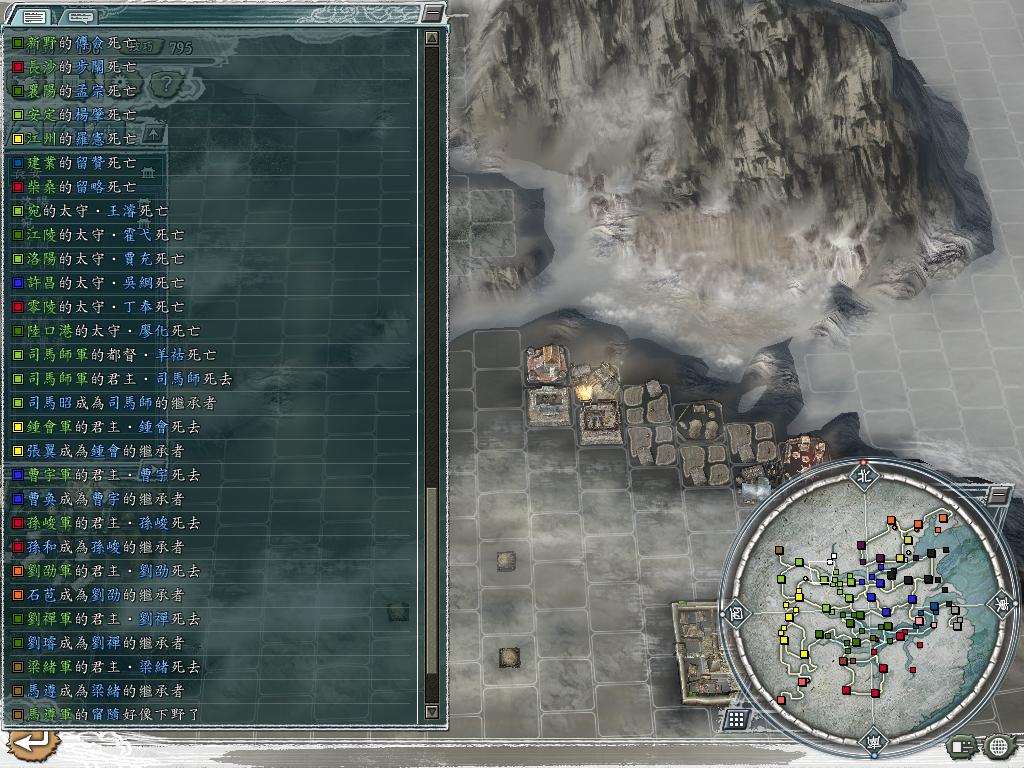
Task: Select the 孫和成為孫峻的繼承者 entry
Action: pyautogui.click(x=98, y=547)
